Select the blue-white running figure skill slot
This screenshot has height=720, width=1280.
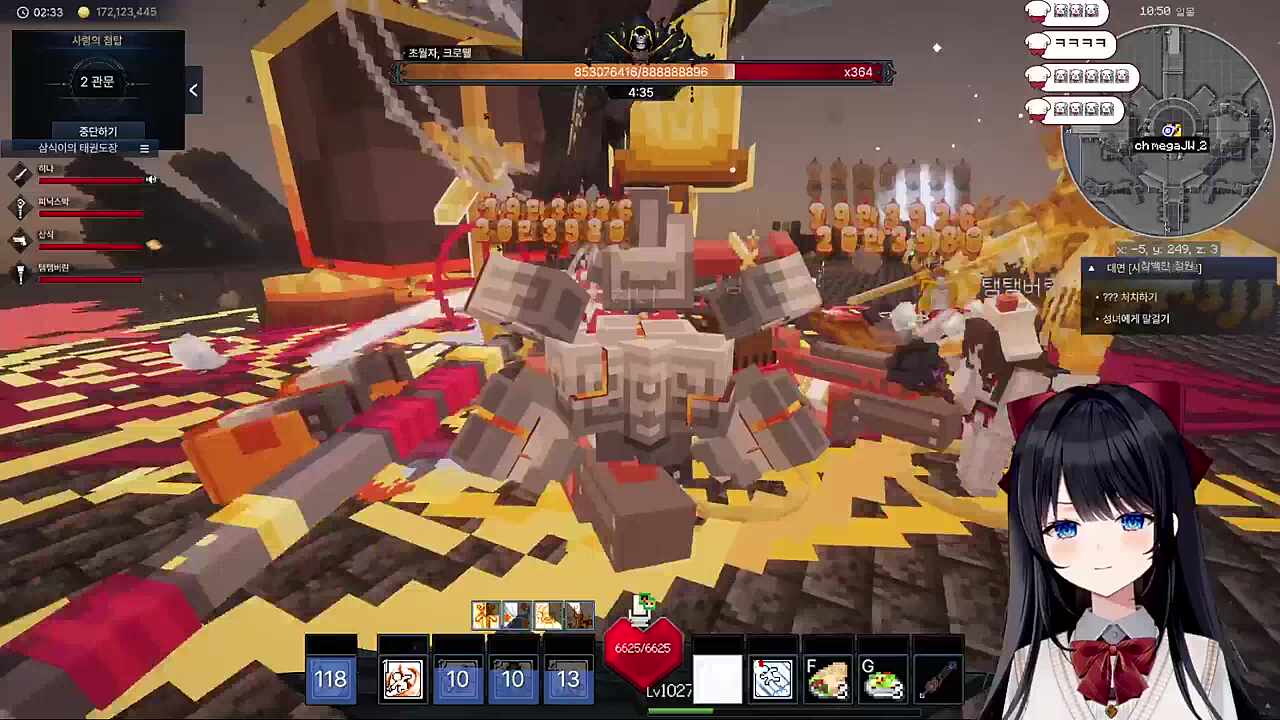(x=772, y=679)
